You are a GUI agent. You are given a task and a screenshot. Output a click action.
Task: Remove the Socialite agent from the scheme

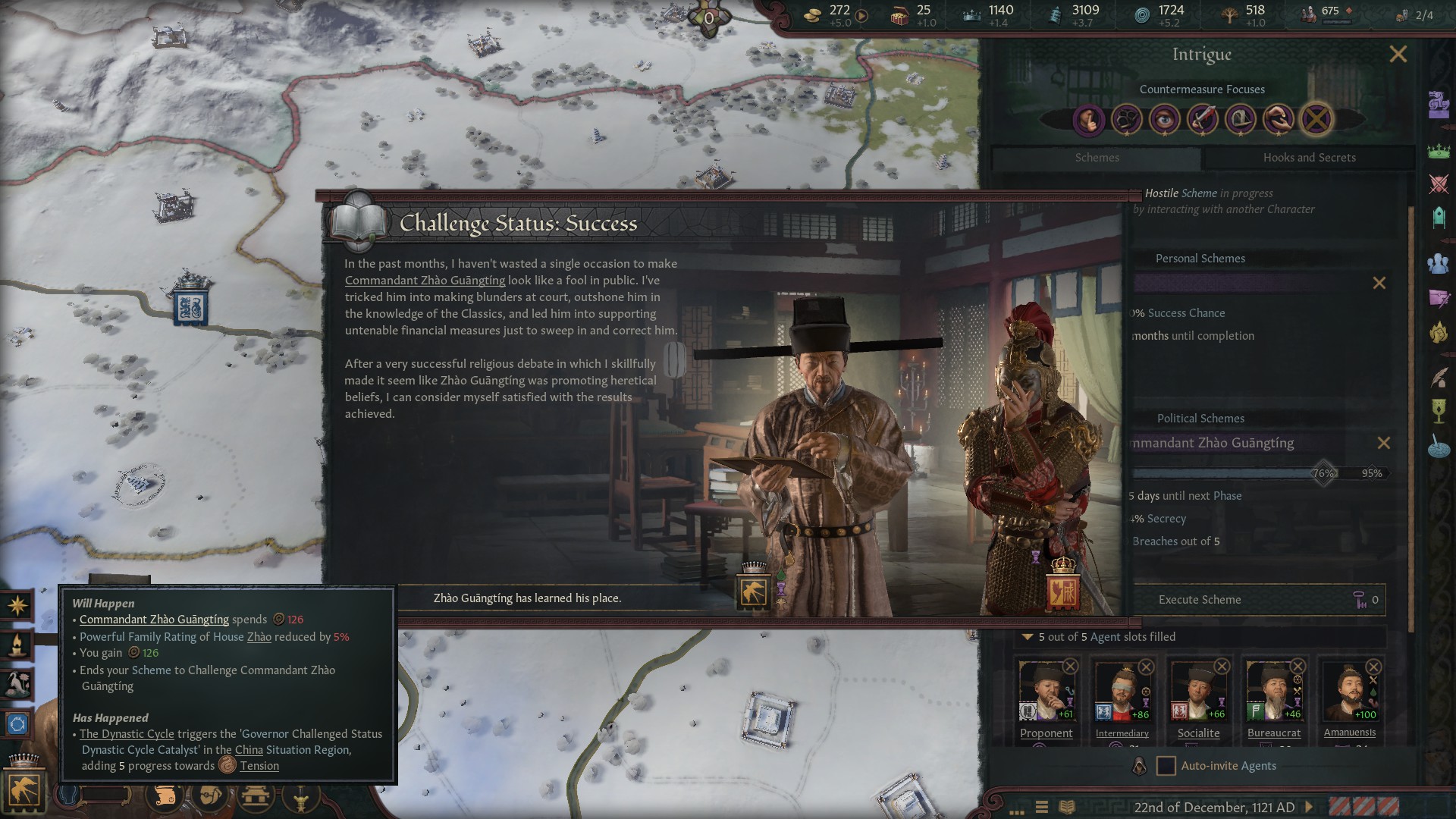tap(1222, 667)
